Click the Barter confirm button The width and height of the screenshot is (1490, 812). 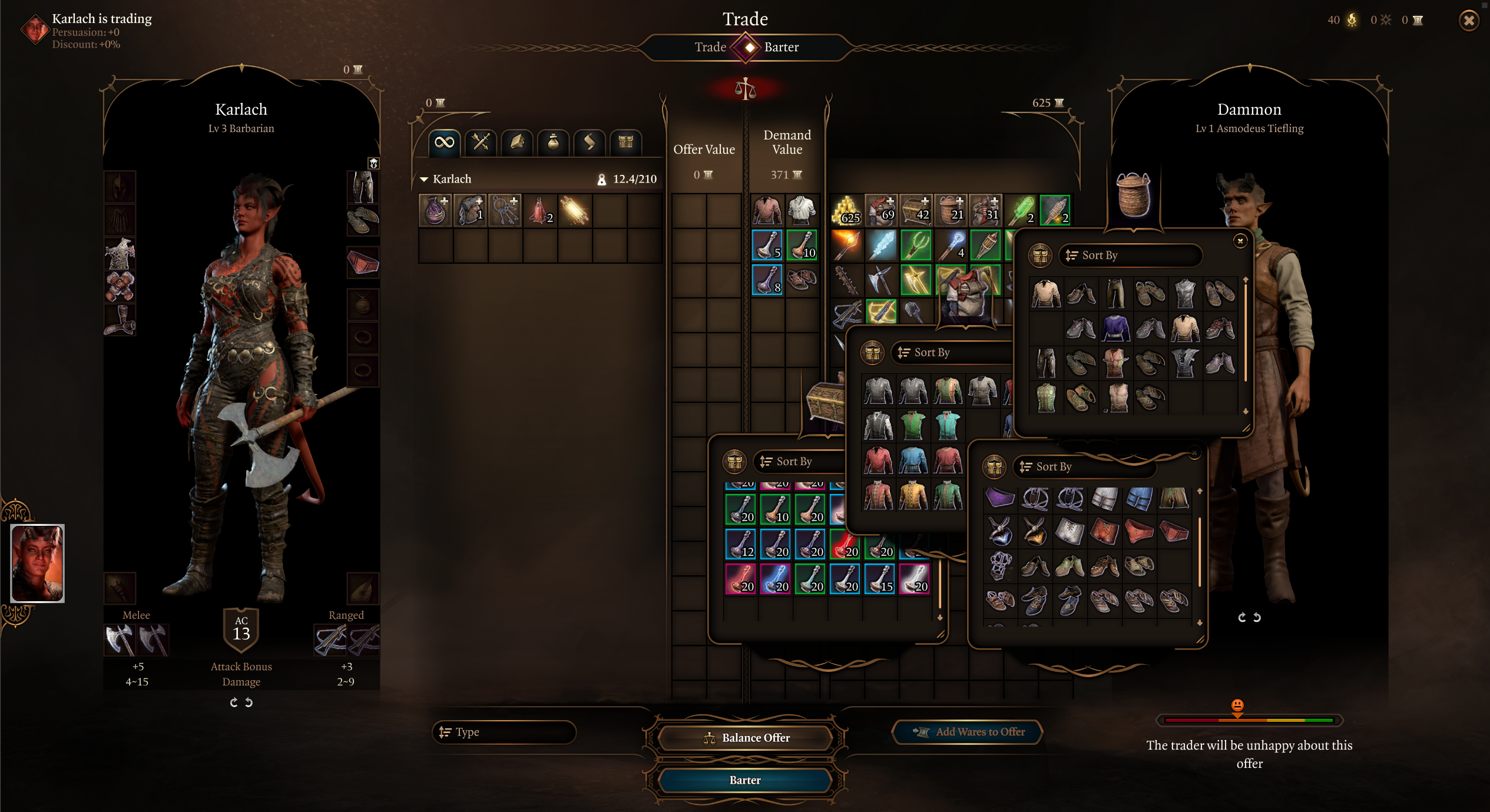pos(745,780)
